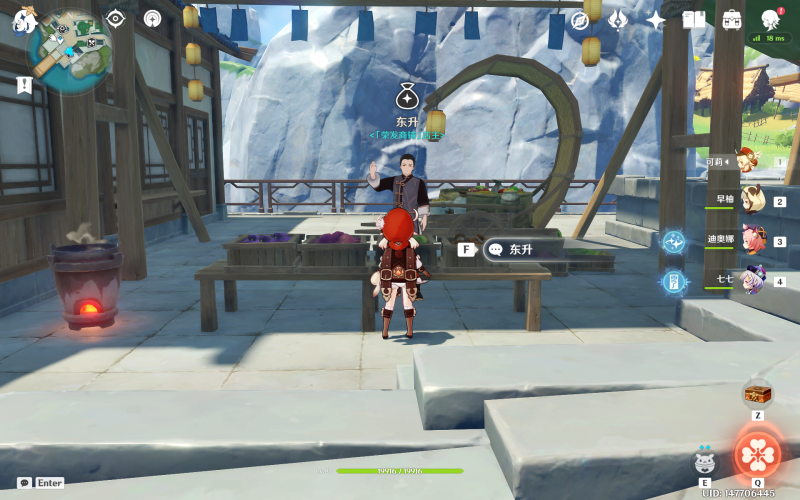Open the winged wish-like icon
This screenshot has width=800, height=500.
[618, 20]
